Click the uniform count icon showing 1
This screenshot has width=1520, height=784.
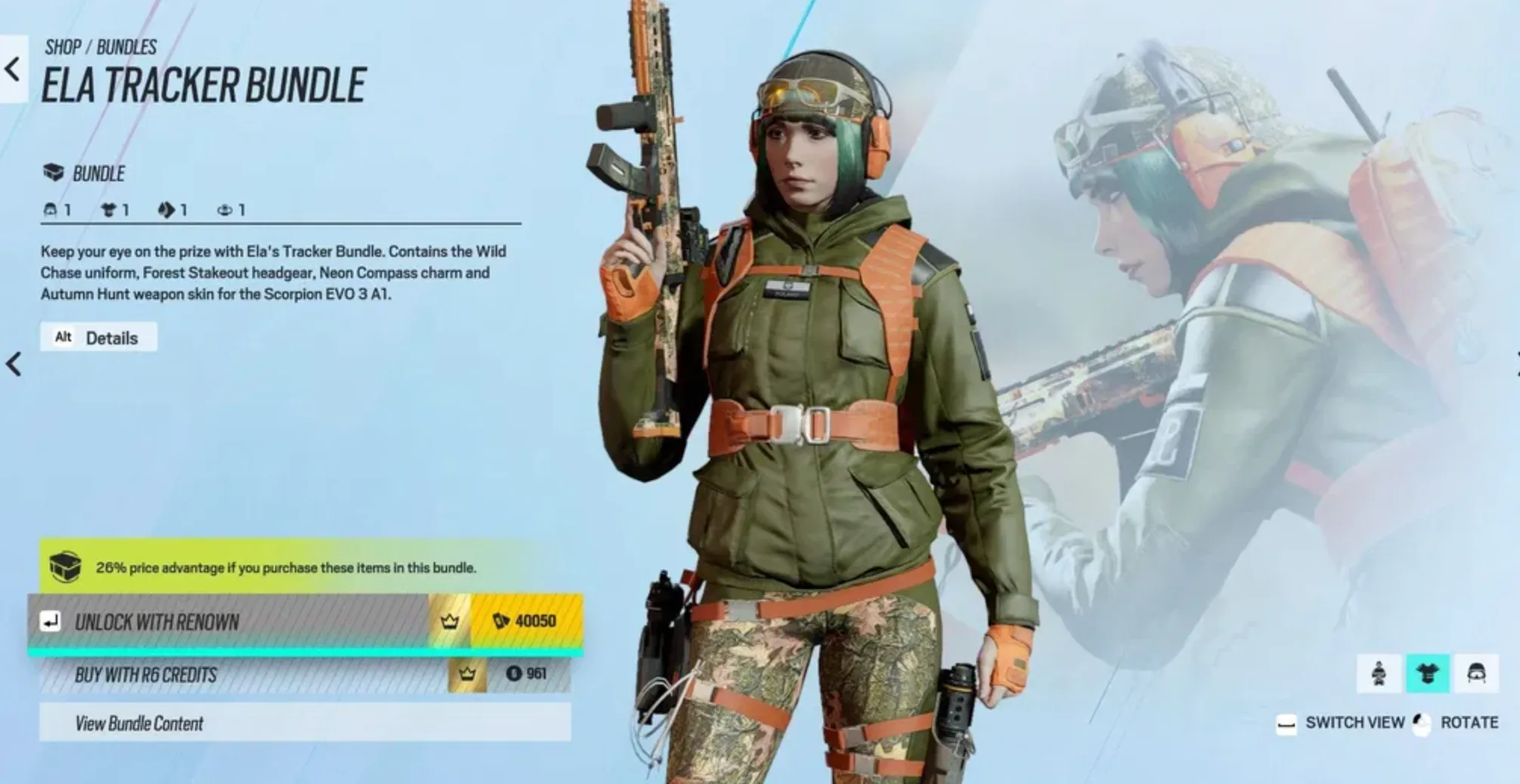click(108, 210)
